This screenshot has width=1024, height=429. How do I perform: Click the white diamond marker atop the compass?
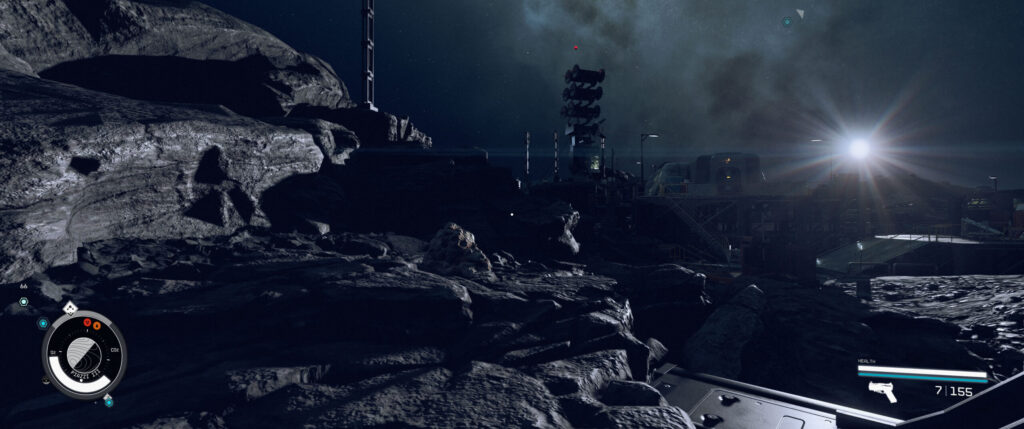pos(69,308)
